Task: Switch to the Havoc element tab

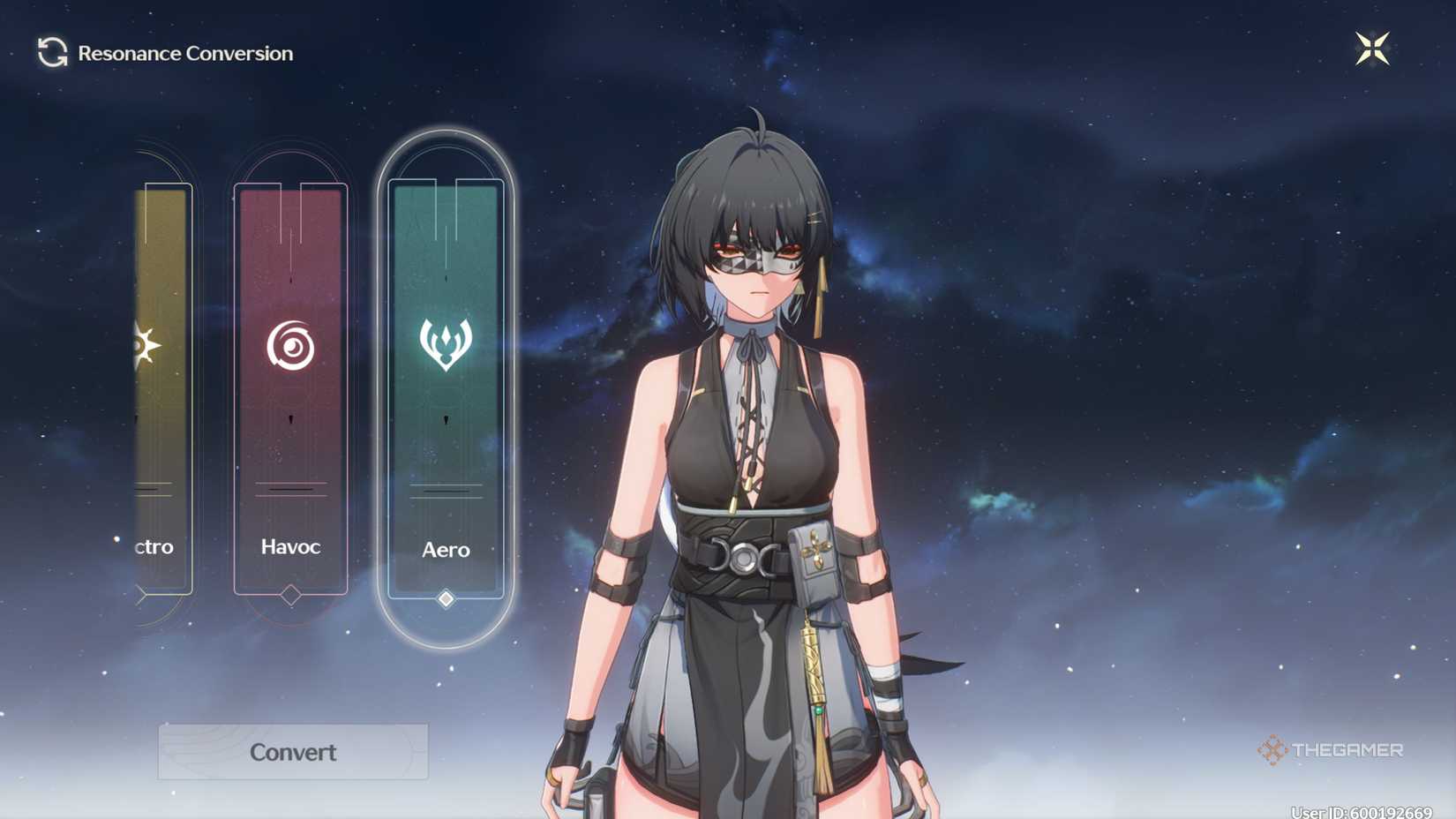Action: [291, 547]
